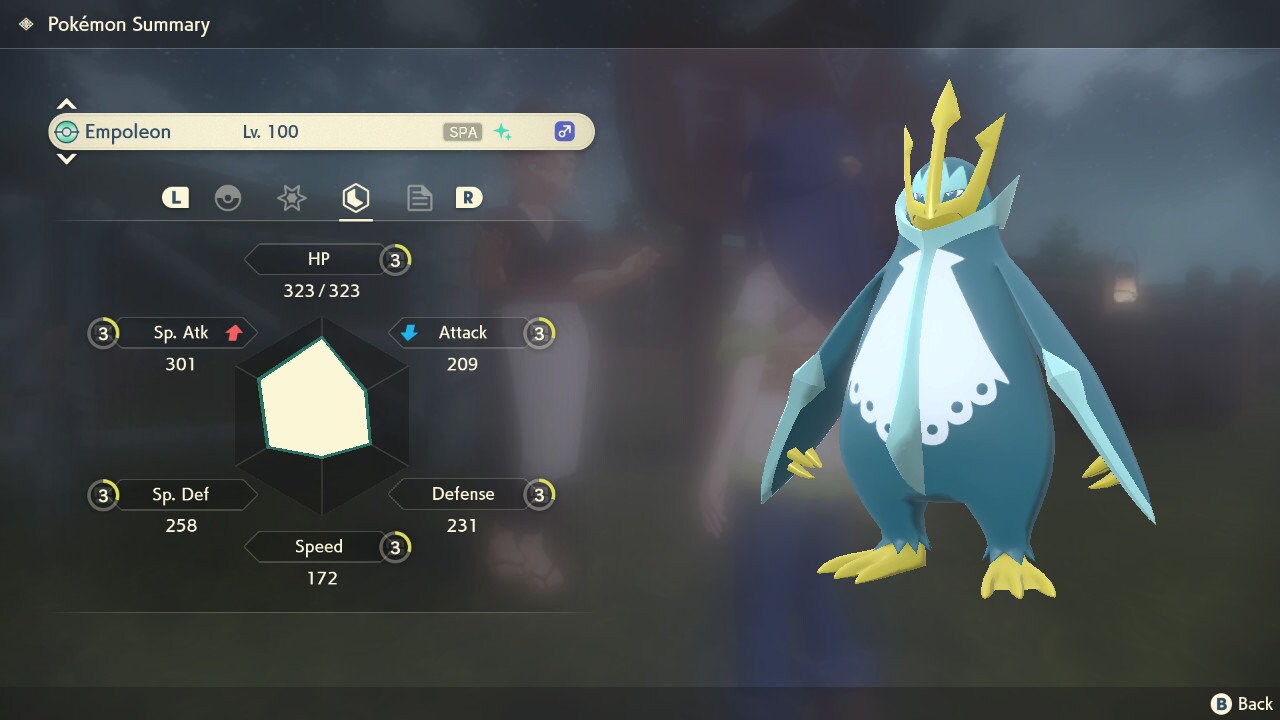
Task: Switch to the Poké Ball summary tab
Action: coord(228,198)
